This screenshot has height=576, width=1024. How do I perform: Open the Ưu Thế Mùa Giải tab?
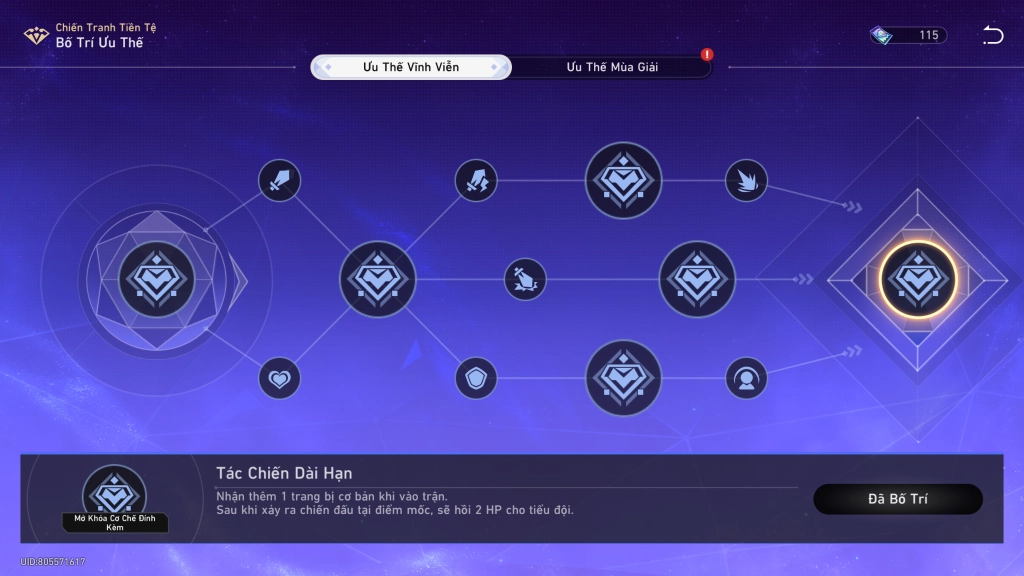[x=612, y=67]
